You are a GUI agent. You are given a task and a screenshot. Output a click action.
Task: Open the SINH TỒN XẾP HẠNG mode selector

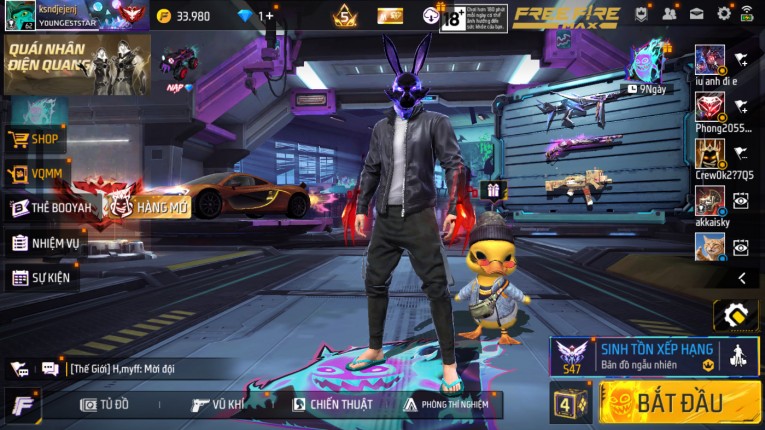(654, 356)
